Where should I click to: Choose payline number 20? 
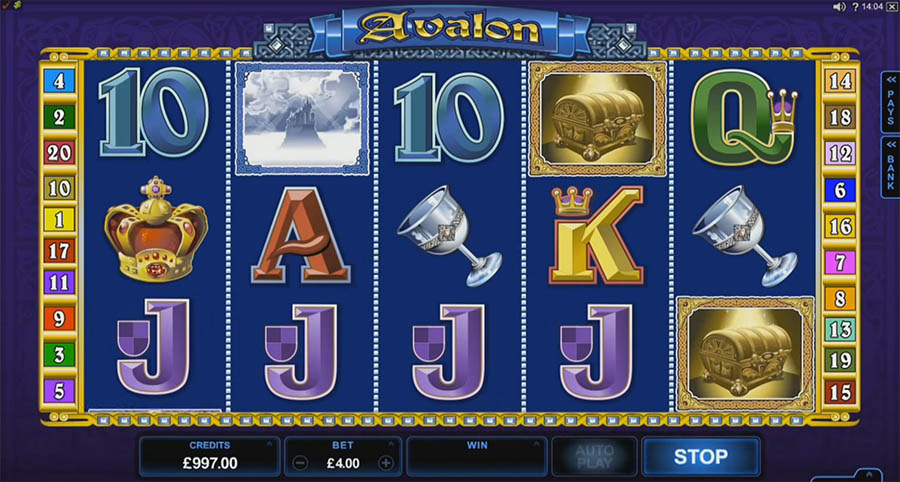click(x=58, y=152)
